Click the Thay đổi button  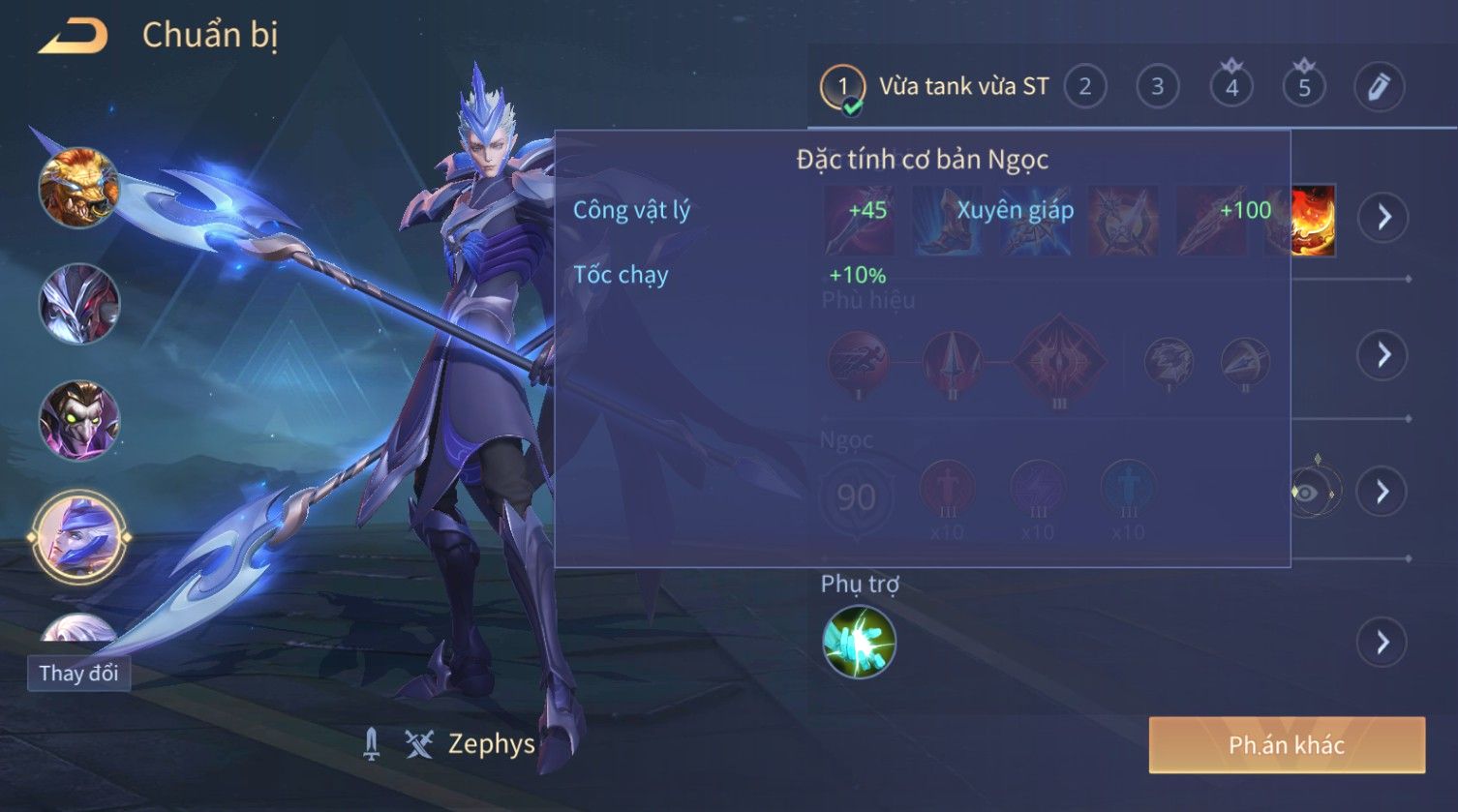78,673
